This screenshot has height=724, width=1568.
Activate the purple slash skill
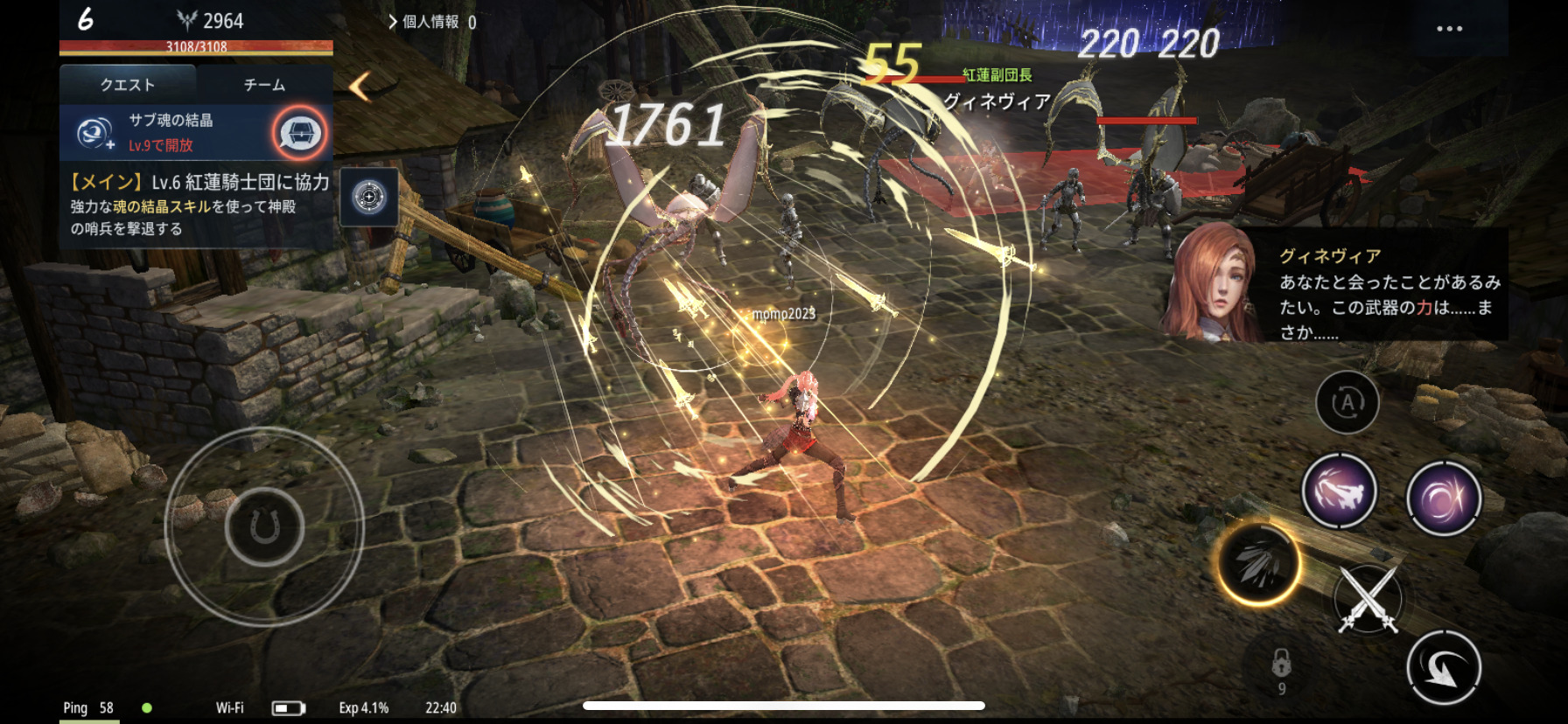point(1339,491)
